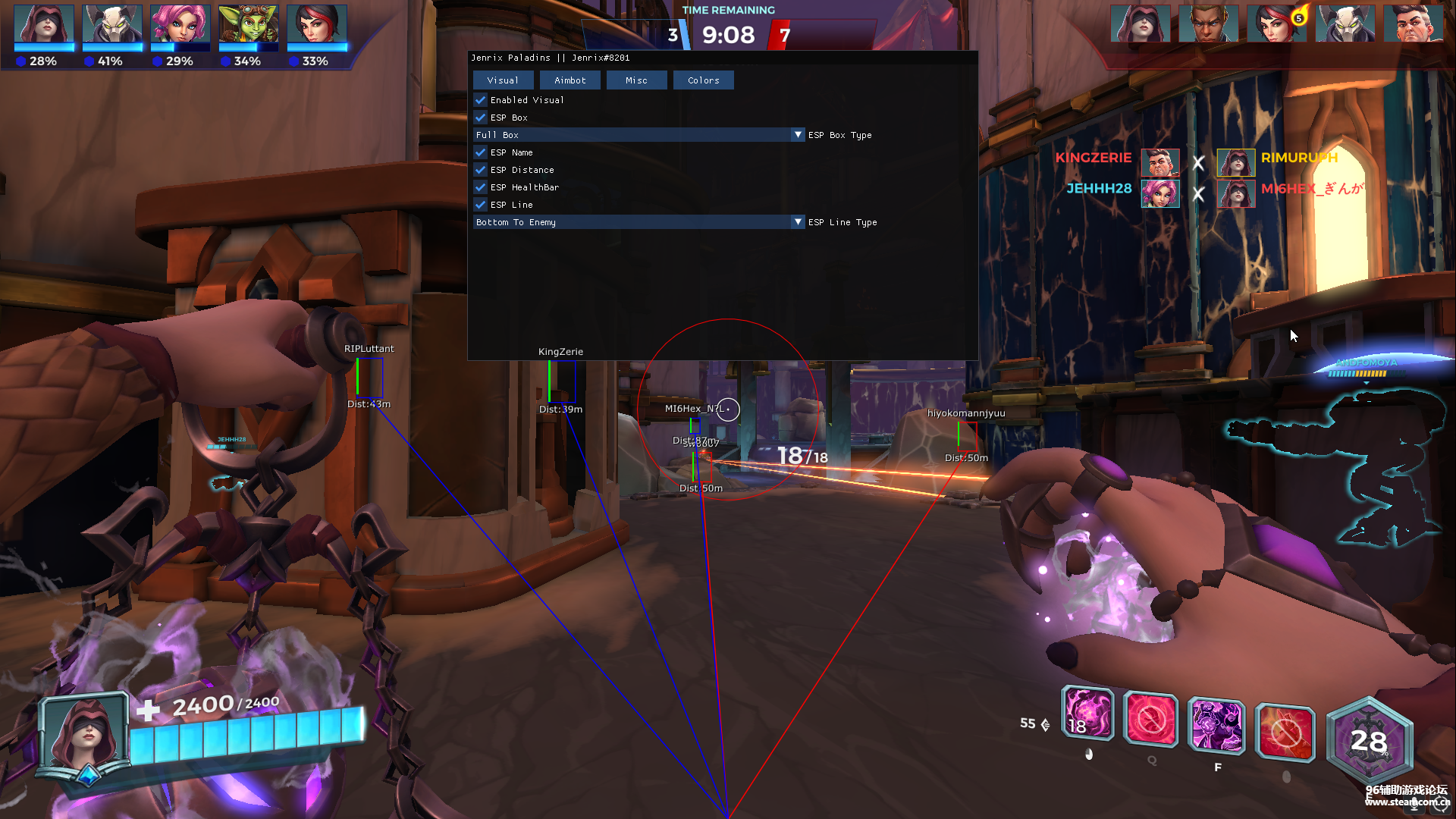The width and height of the screenshot is (1456, 819).
Task: Choose the green goblin teammate portrait at 34%
Action: click(x=248, y=24)
